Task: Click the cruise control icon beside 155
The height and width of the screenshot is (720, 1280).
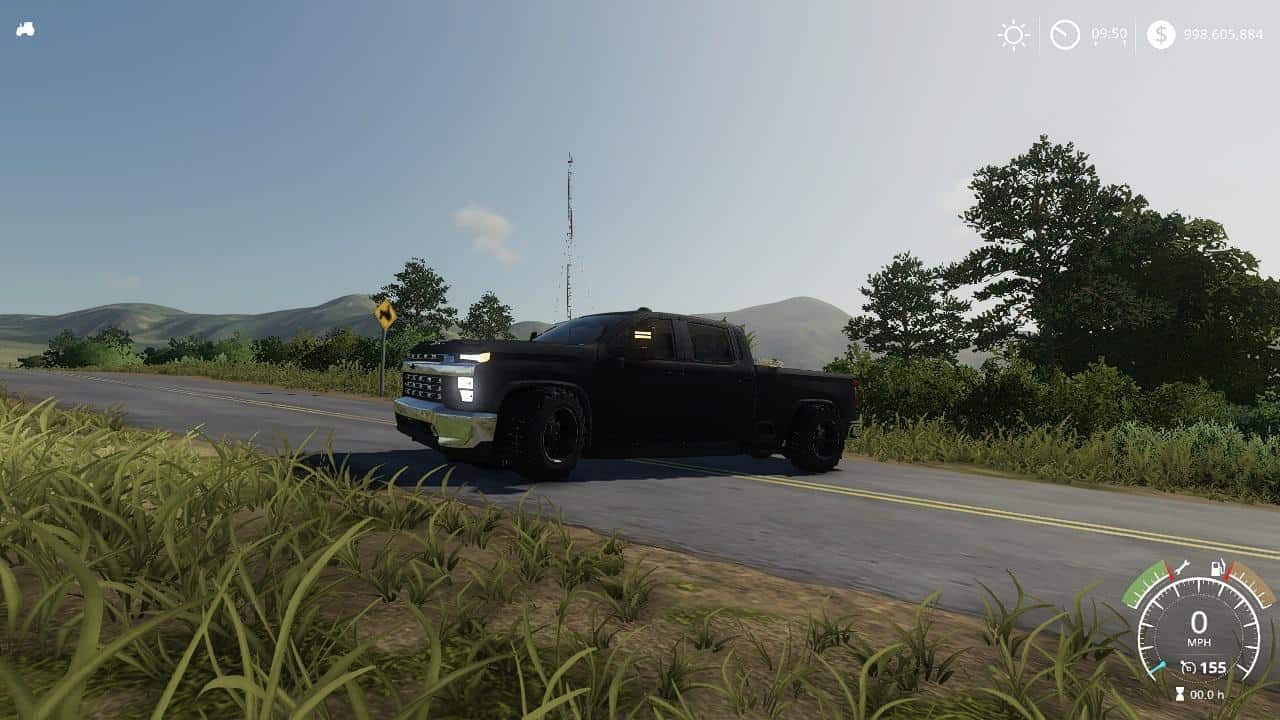Action: point(1188,666)
